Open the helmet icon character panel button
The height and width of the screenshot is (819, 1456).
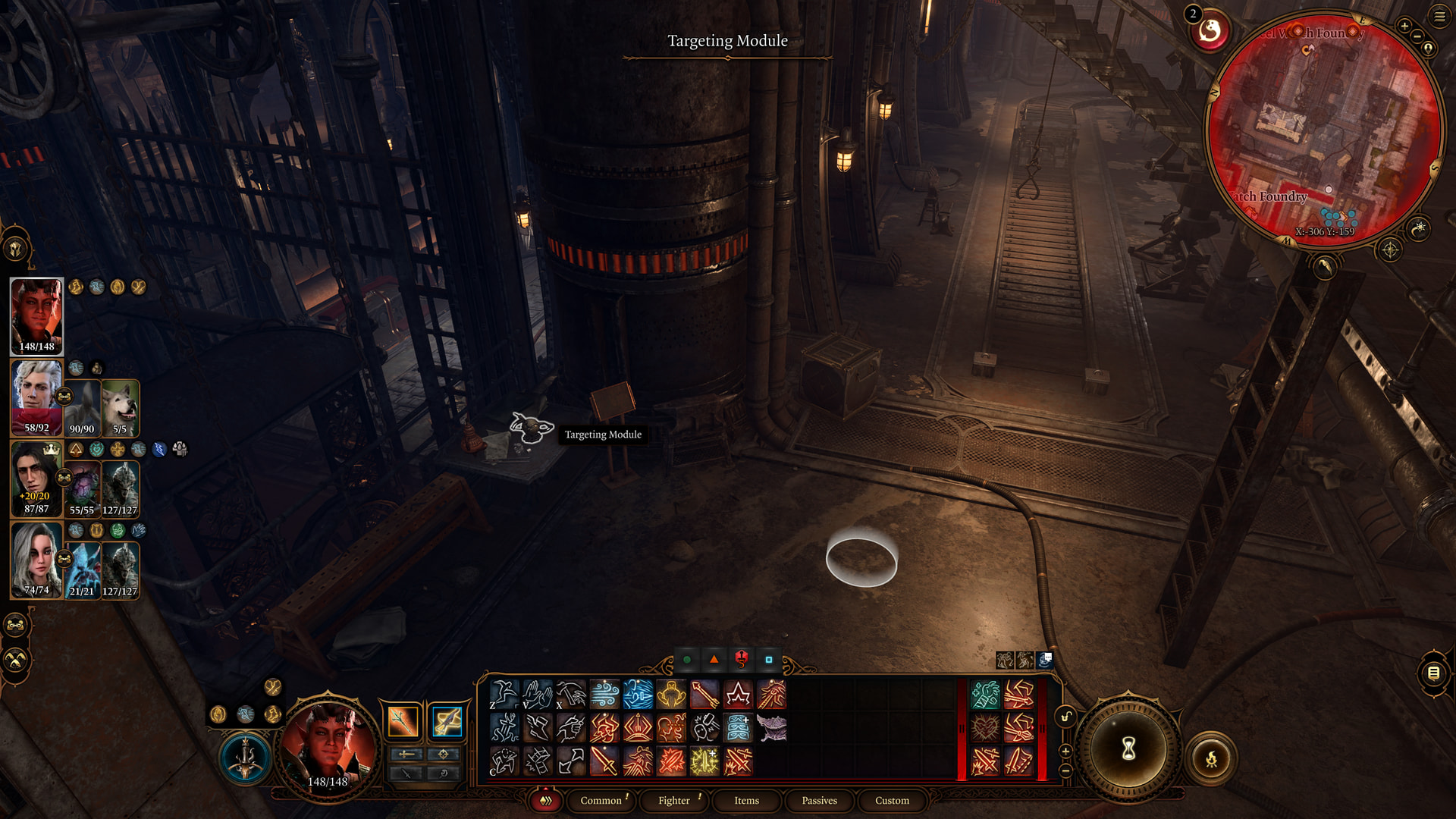click(16, 248)
